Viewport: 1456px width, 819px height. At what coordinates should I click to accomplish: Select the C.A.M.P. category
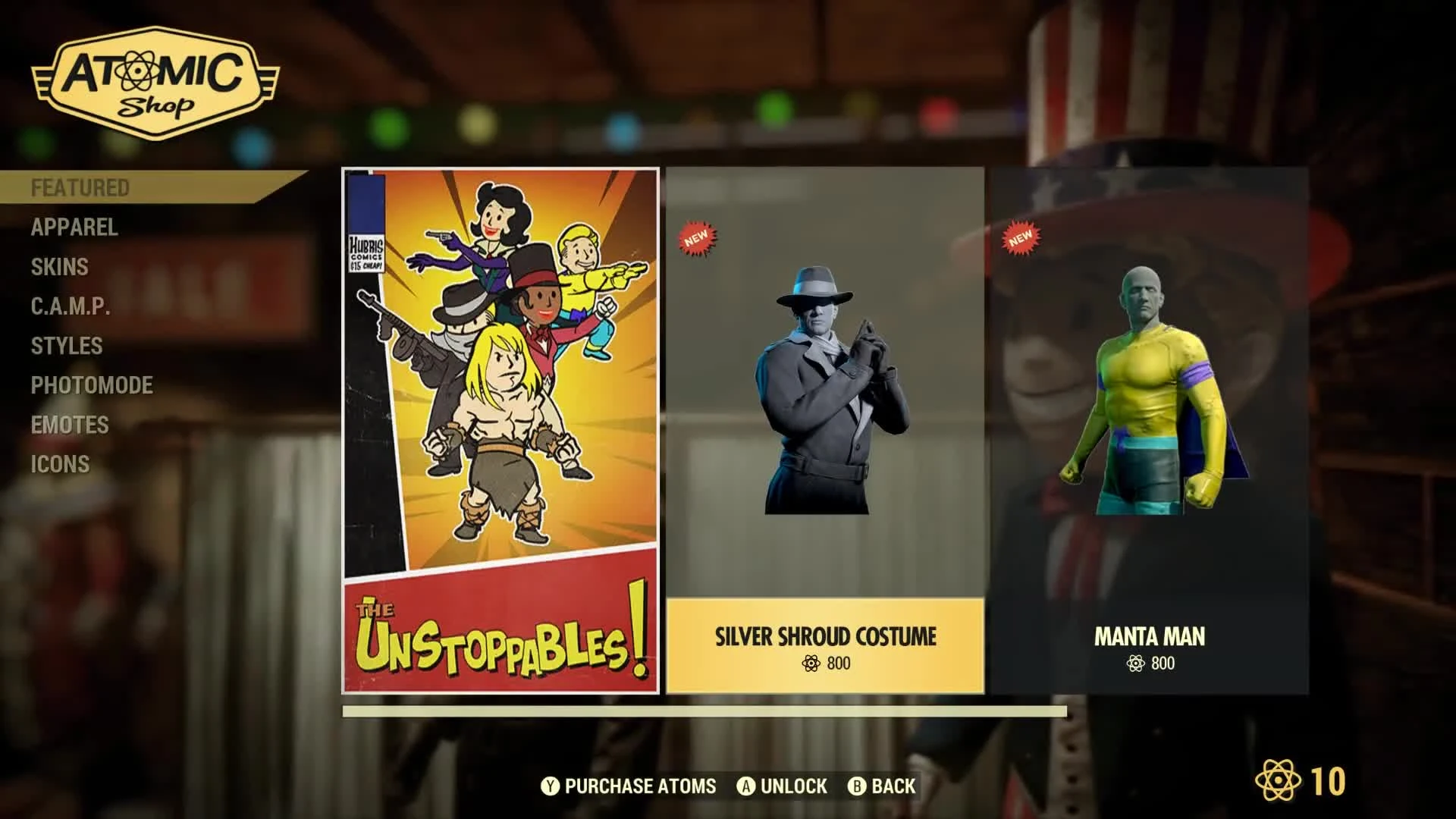[x=70, y=306]
